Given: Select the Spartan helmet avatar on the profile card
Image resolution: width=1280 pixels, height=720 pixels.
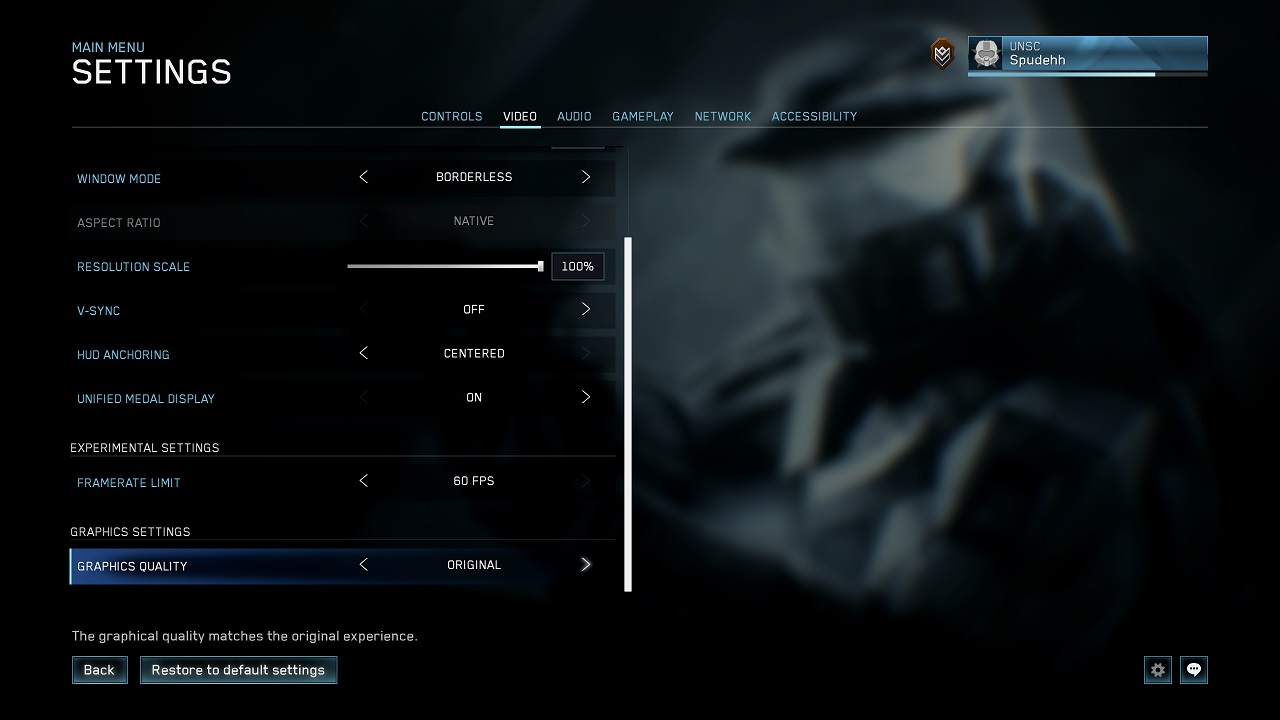Looking at the screenshot, I should point(986,54).
